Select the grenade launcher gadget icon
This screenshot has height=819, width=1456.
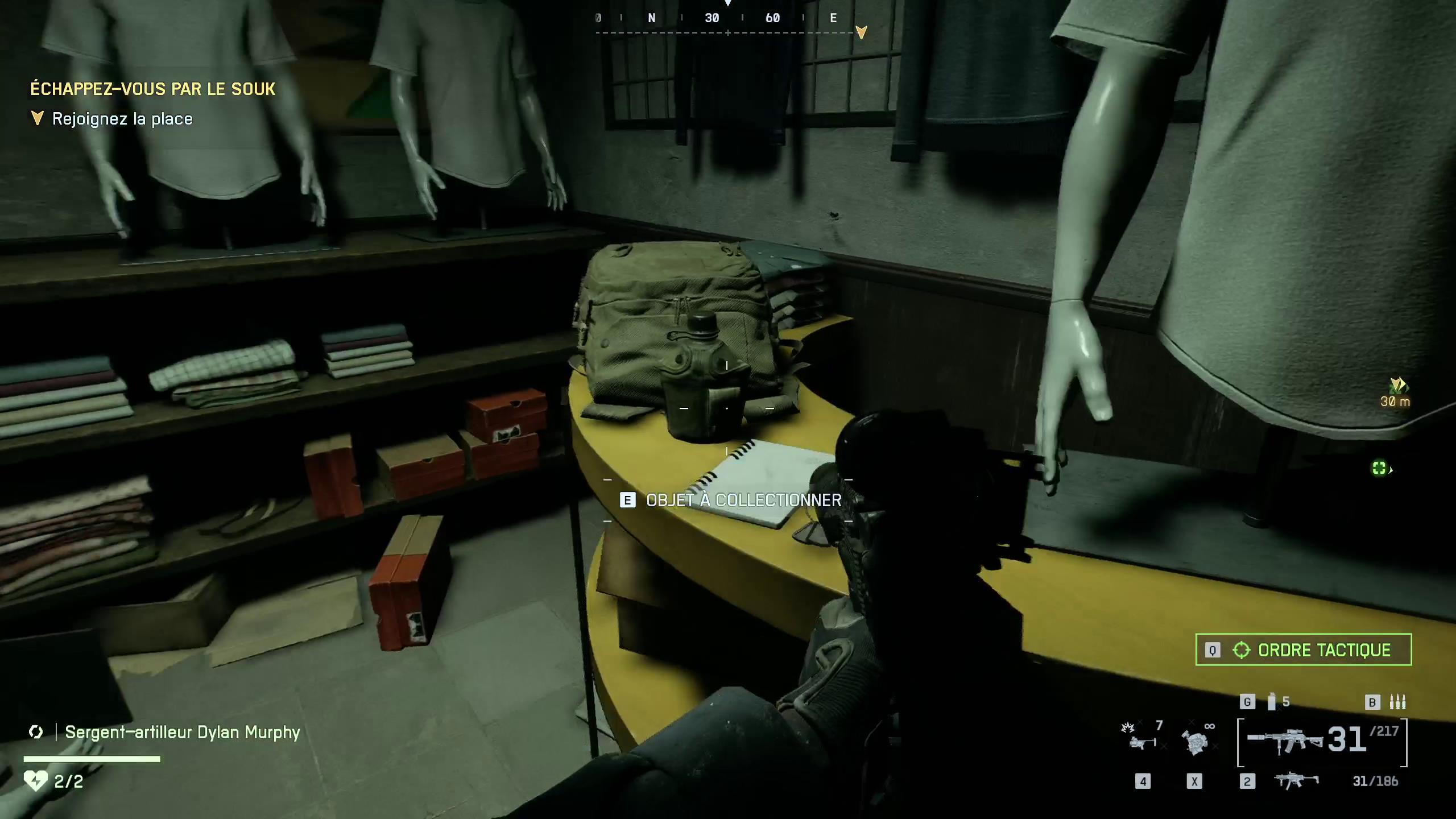click(x=1140, y=738)
